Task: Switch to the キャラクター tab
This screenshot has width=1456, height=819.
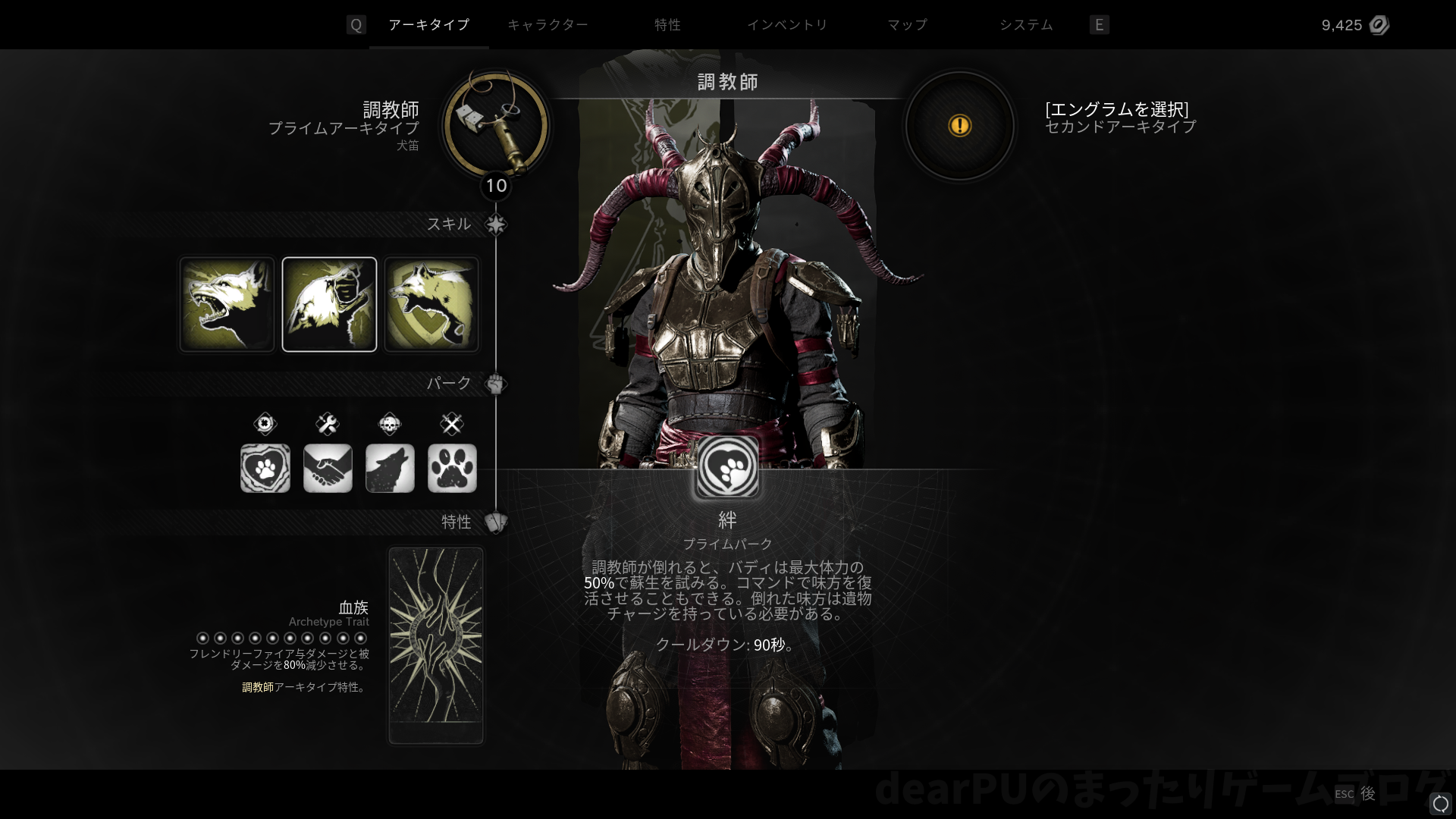Action: pos(547,25)
